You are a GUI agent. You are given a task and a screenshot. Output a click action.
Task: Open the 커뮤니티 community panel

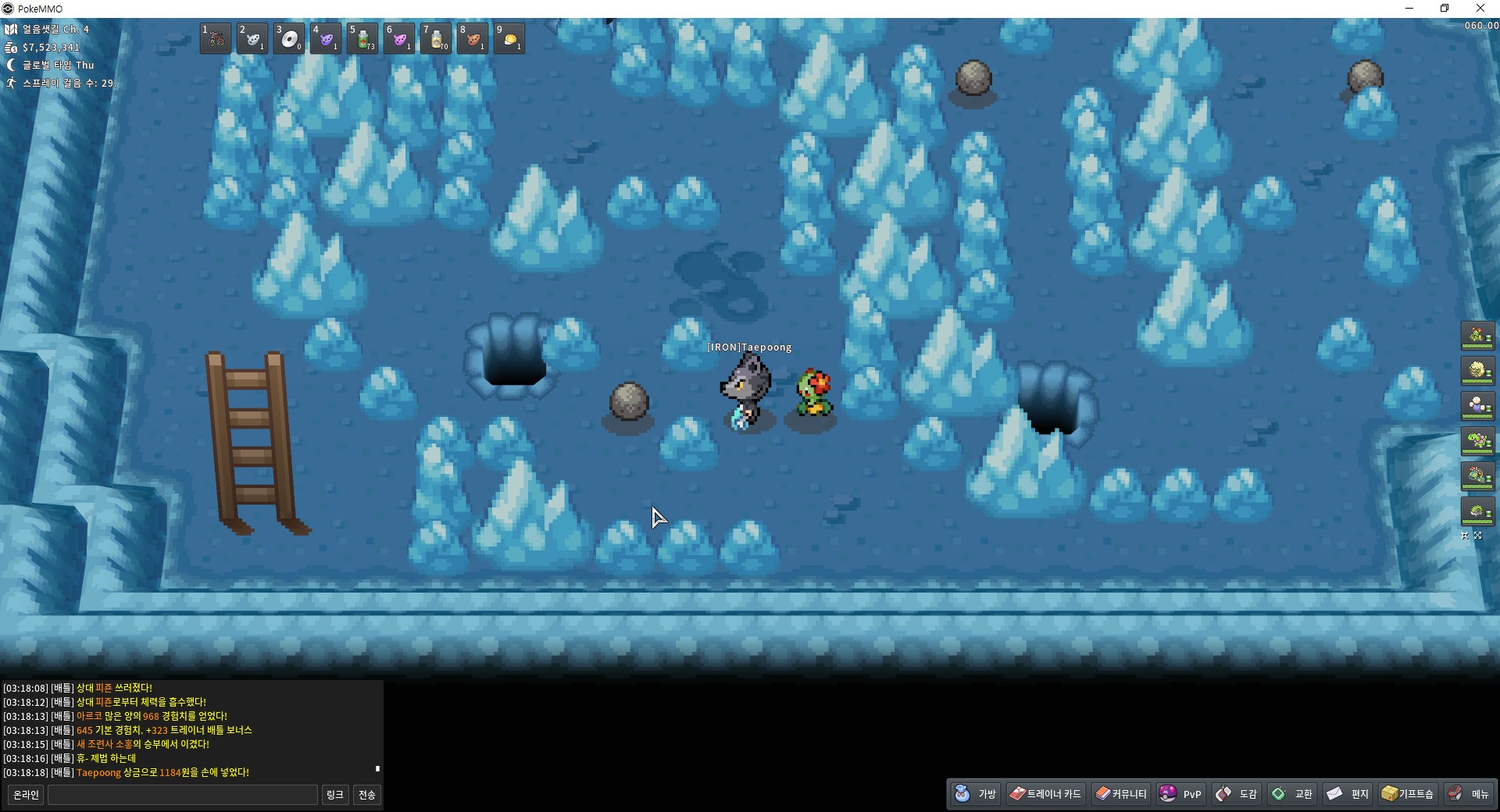tap(1121, 794)
